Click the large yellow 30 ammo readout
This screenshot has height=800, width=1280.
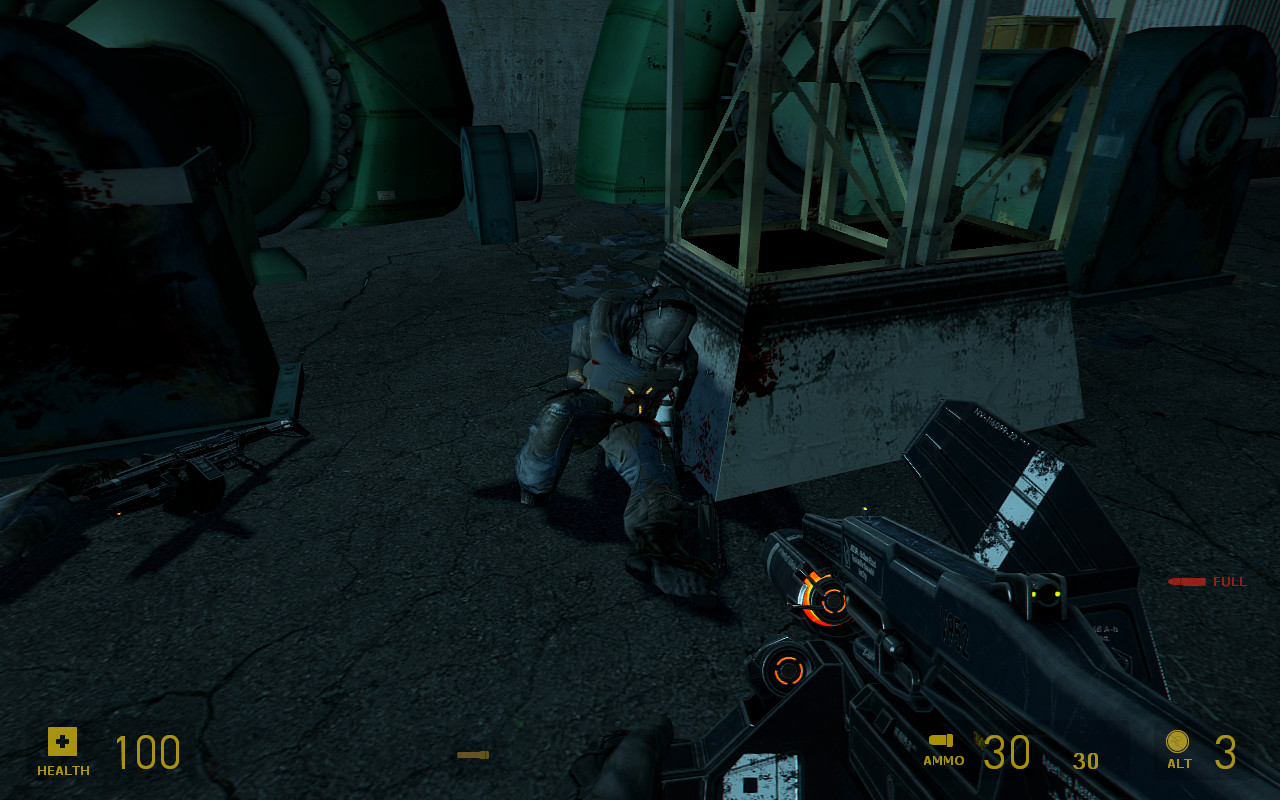pos(1007,752)
